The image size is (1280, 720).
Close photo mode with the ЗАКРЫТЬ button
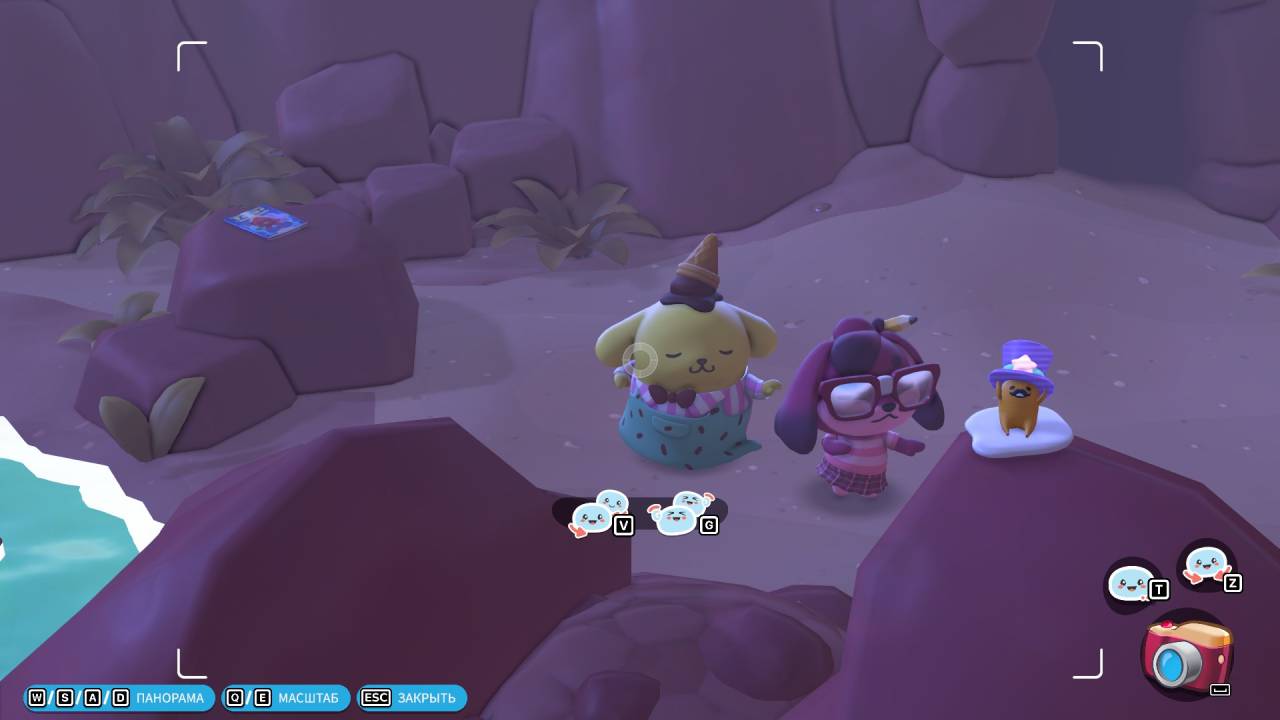[x=412, y=698]
